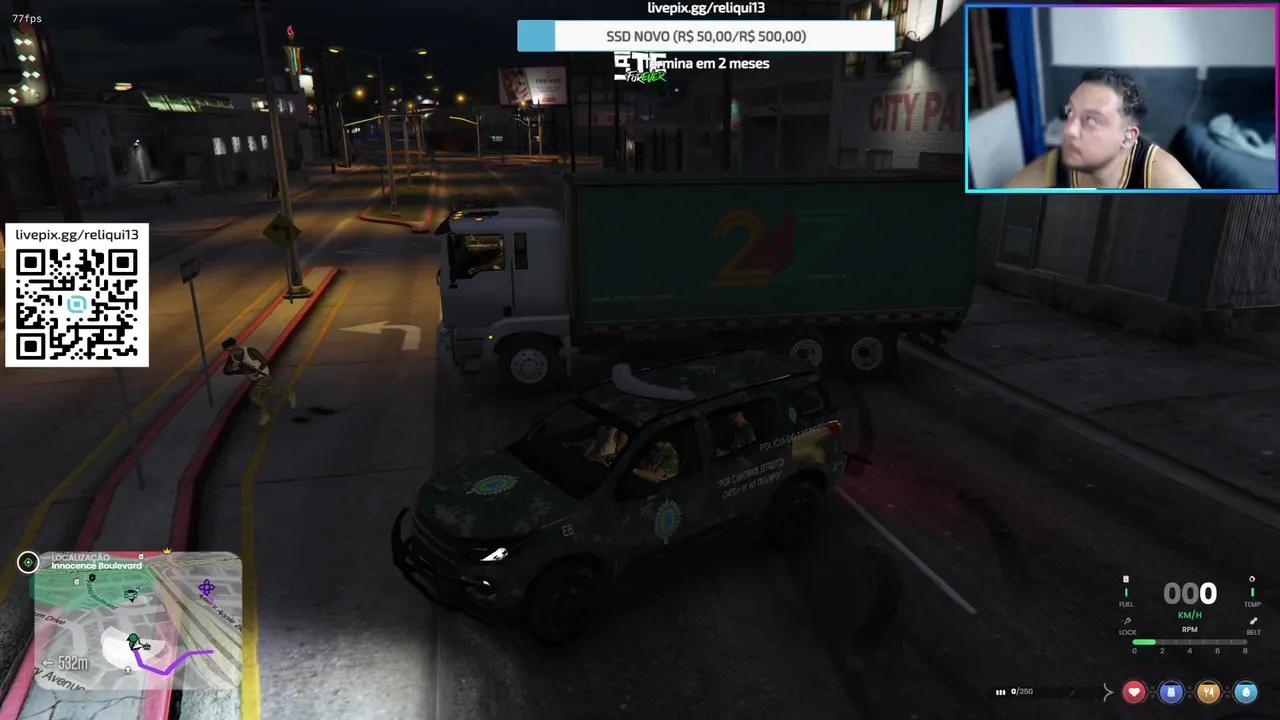Select the health heart icon in the hotbar

[1134, 692]
